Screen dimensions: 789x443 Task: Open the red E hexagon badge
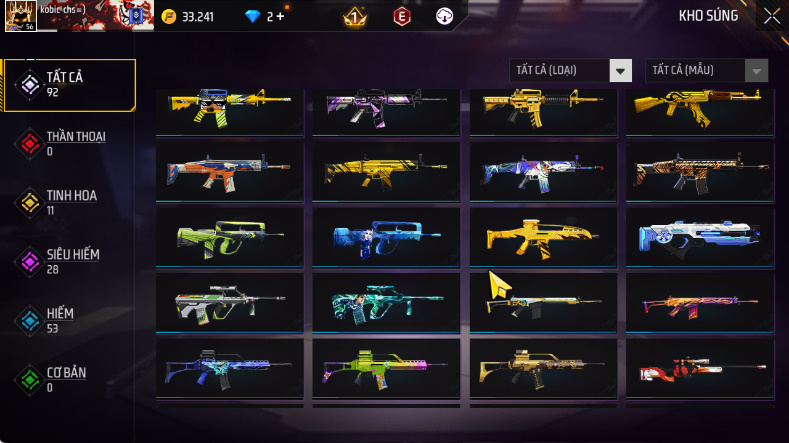coord(401,16)
